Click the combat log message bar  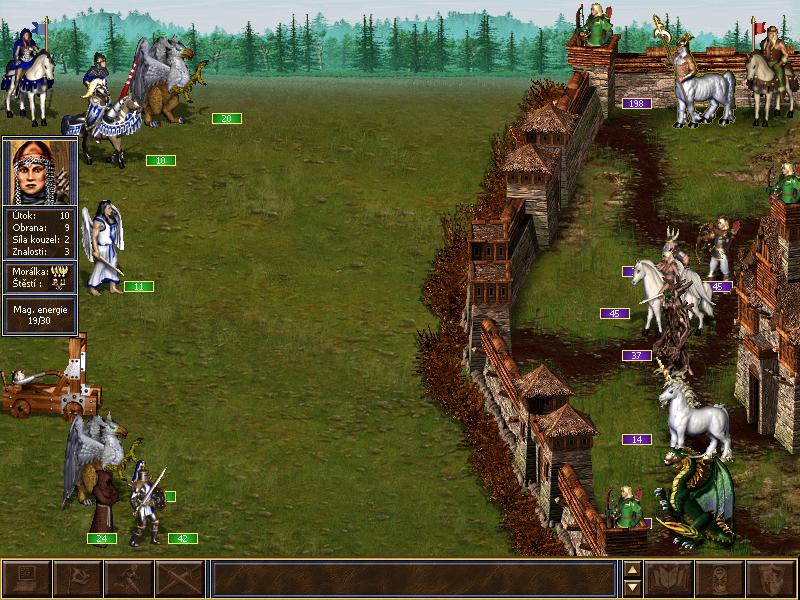413,579
